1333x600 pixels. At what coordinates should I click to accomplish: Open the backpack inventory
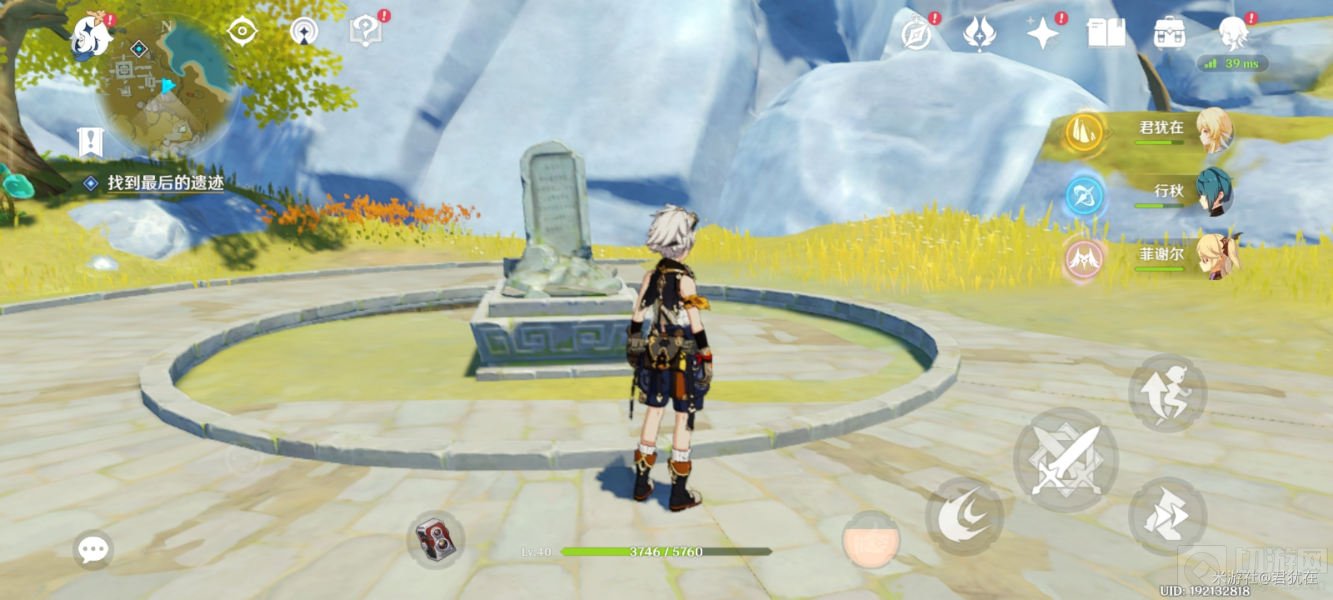[x=1169, y=33]
